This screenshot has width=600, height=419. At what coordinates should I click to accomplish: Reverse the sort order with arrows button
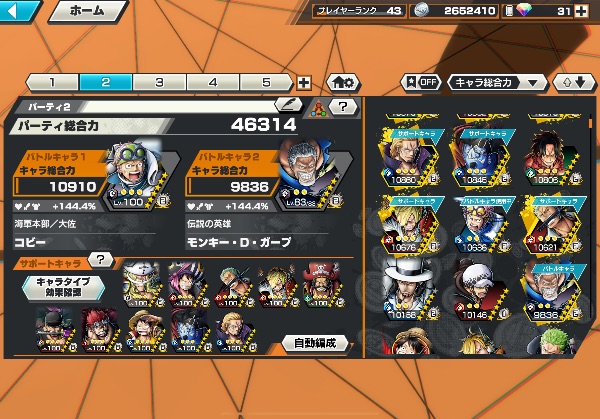[x=573, y=82]
